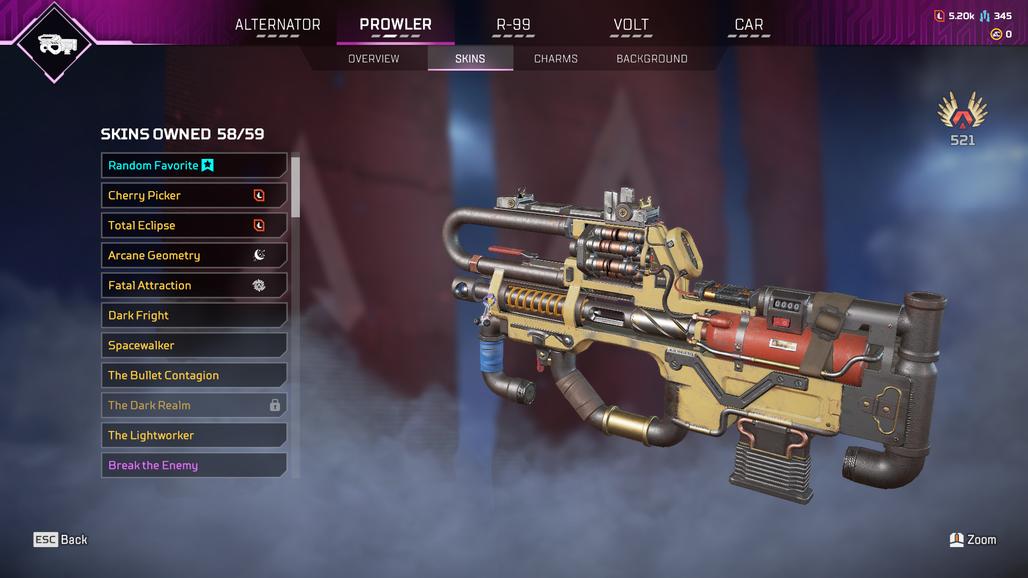Open the CAR weapon tab

(x=749, y=25)
